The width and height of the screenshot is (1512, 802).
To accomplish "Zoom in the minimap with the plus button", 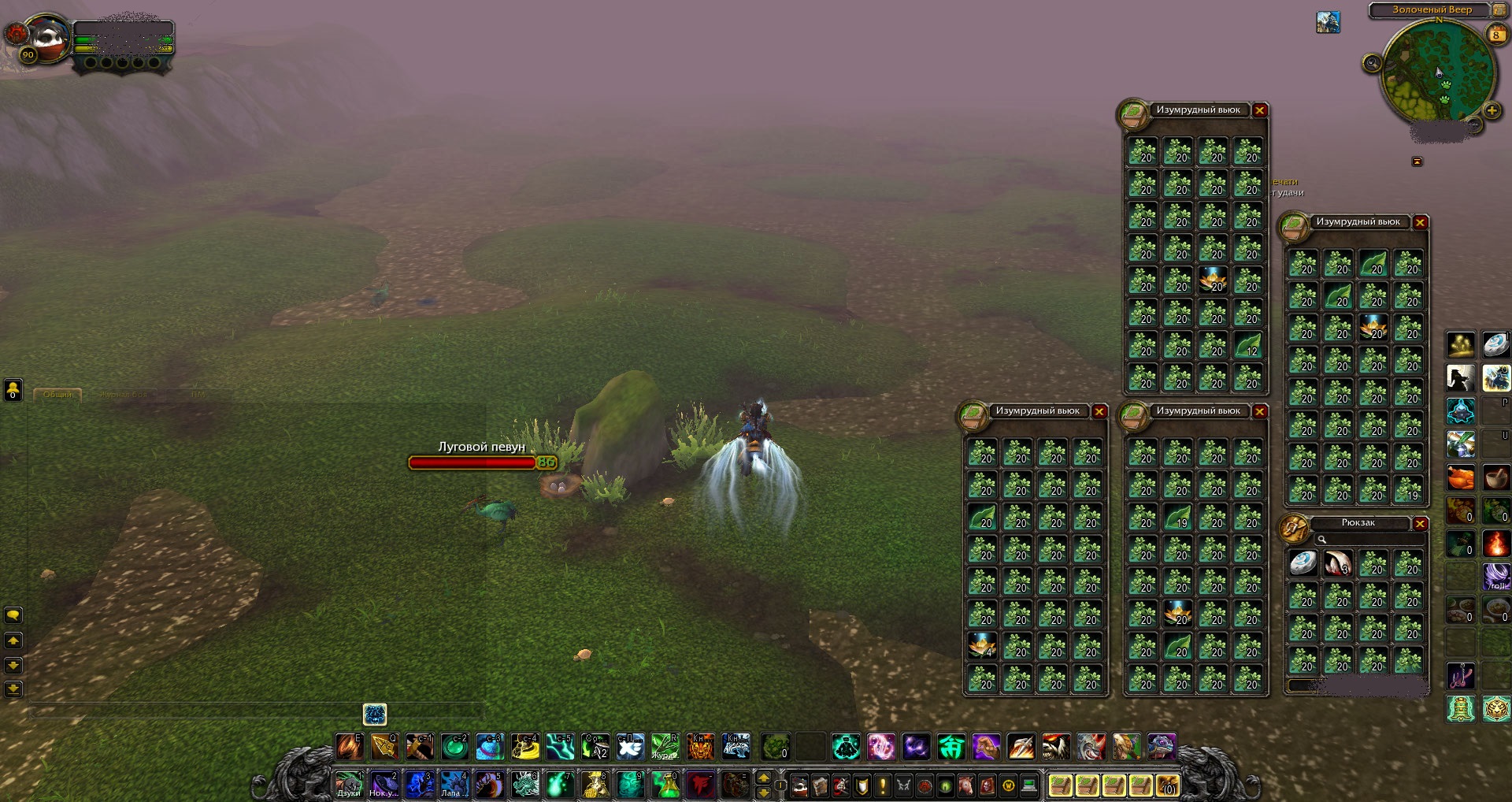I will point(1492,110).
